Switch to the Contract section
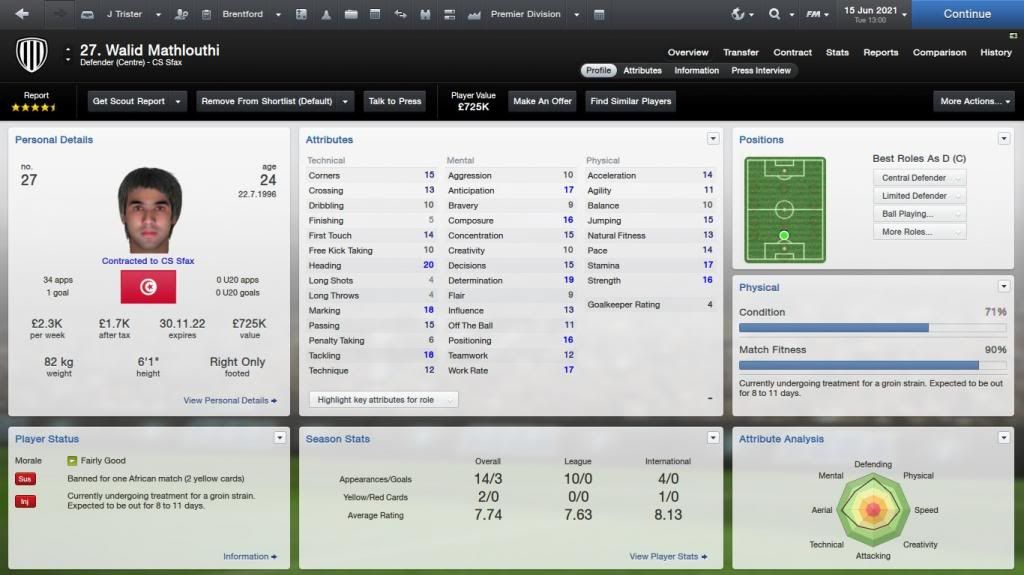 click(792, 52)
